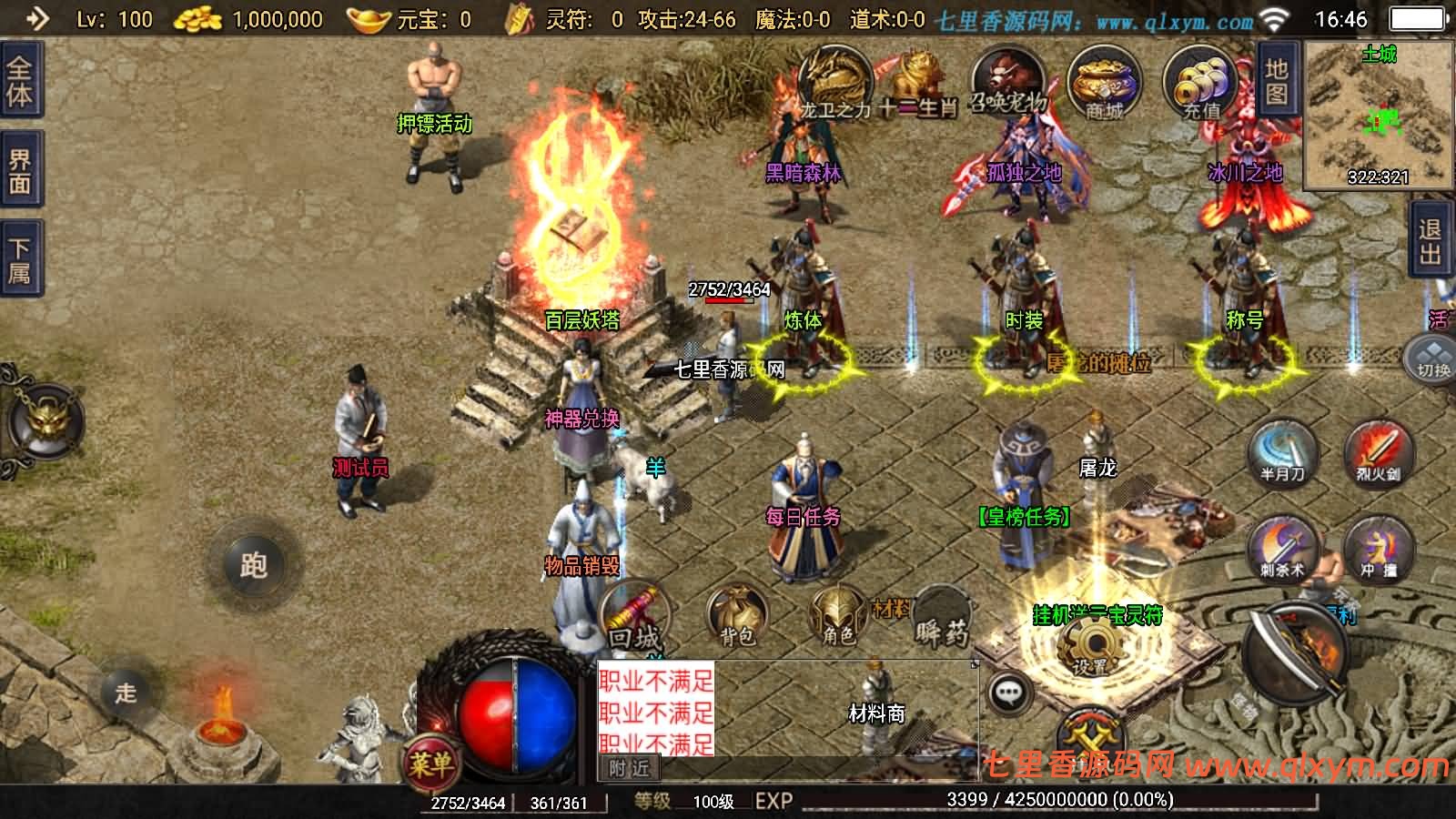The width and height of the screenshot is (1456, 819).
Task: Open the 地图 map button
Action: click(1276, 82)
